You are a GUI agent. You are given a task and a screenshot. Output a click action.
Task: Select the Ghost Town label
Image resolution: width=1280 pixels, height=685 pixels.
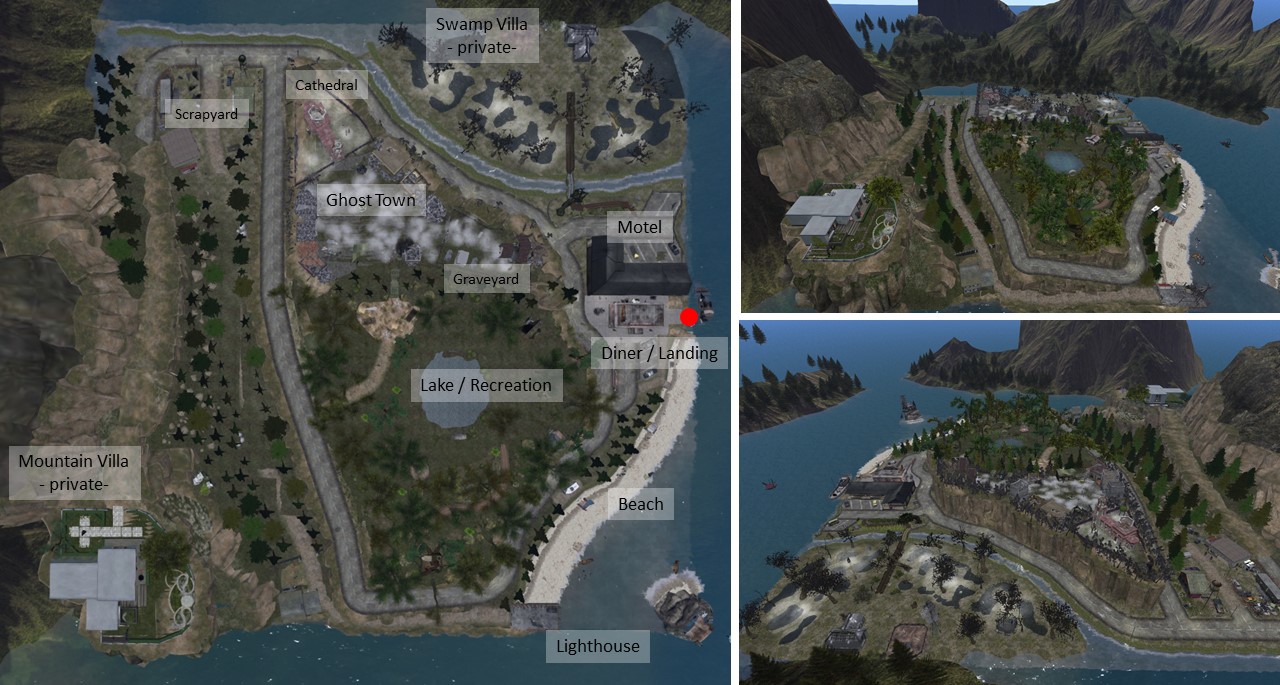pyautogui.click(x=370, y=200)
